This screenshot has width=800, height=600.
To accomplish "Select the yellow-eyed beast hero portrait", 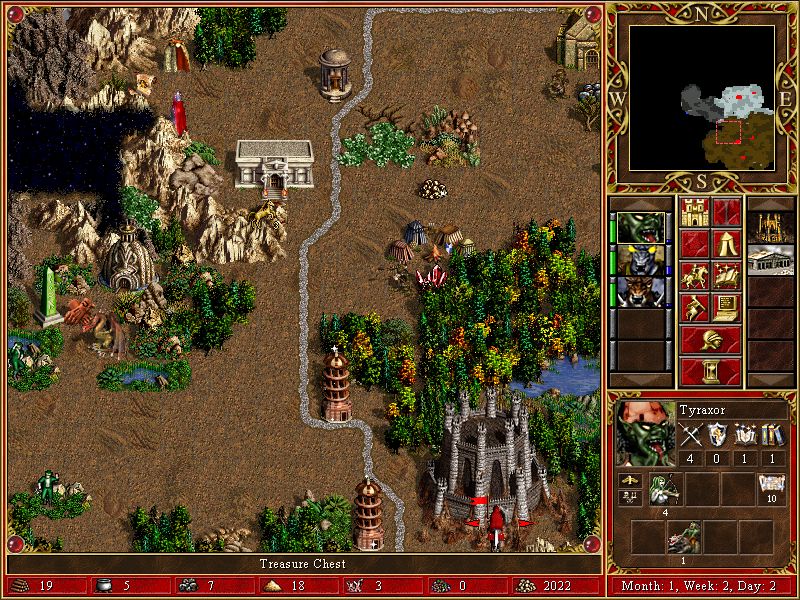I will point(640,260).
